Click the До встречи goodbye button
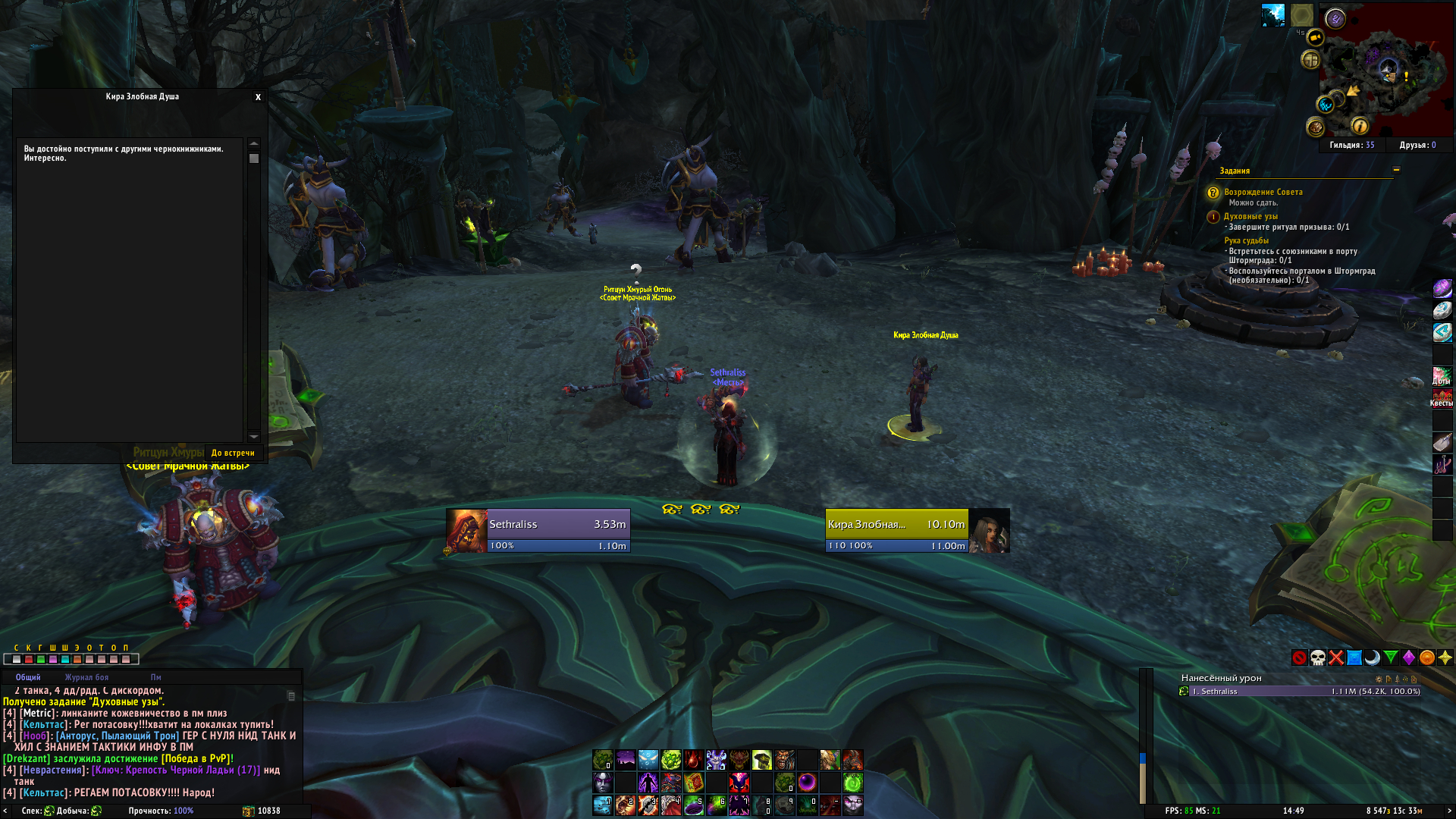 click(233, 453)
